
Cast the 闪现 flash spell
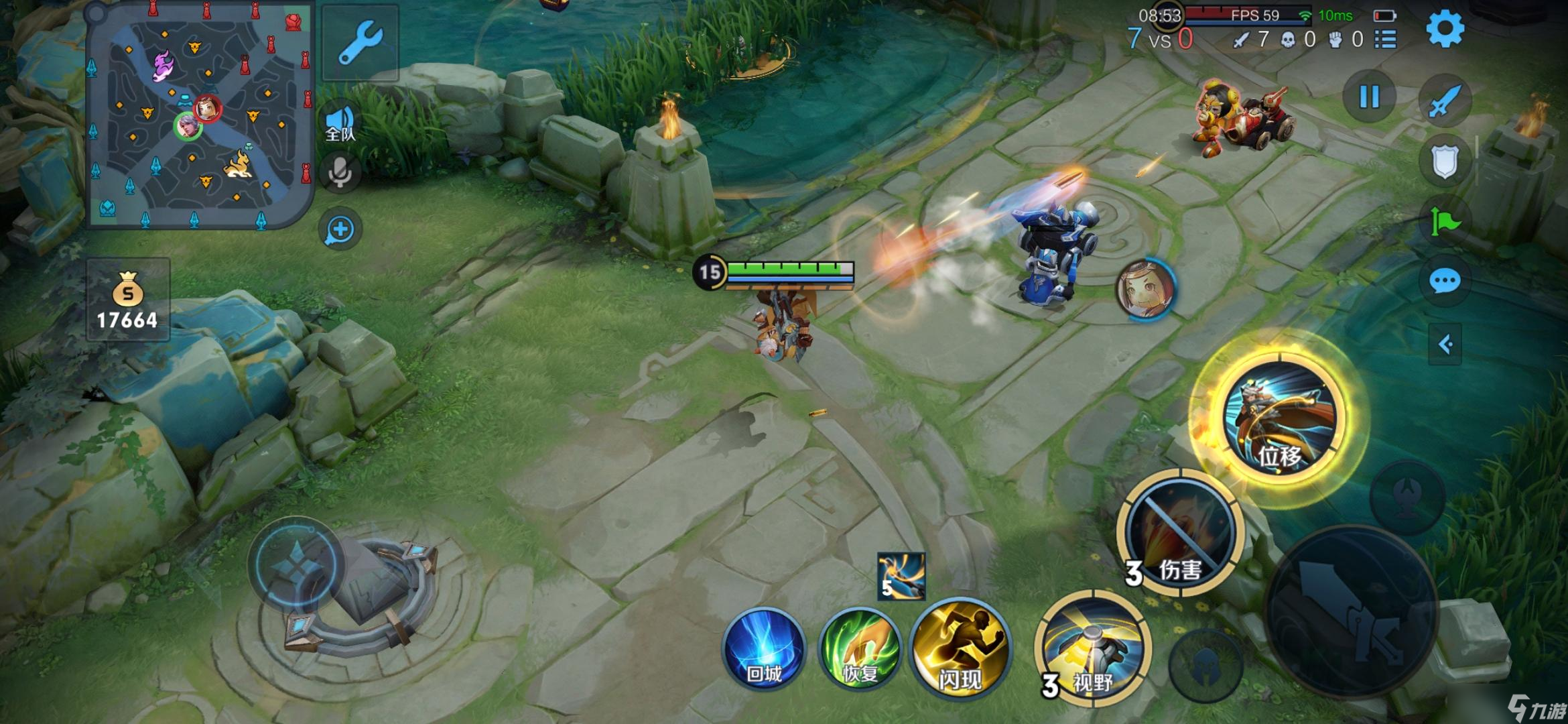coord(961,648)
